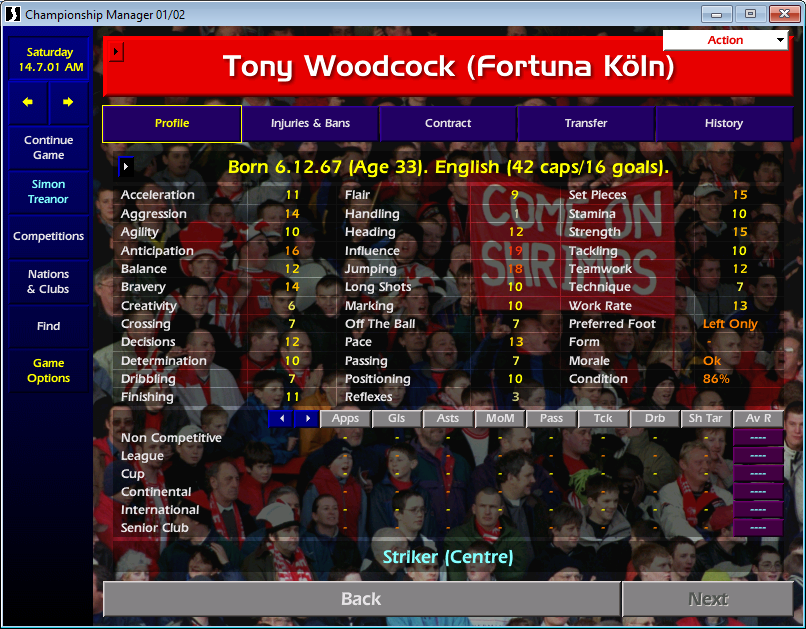The width and height of the screenshot is (806, 629).
Task: Sort stats by the Apps column header
Action: pyautogui.click(x=345, y=418)
